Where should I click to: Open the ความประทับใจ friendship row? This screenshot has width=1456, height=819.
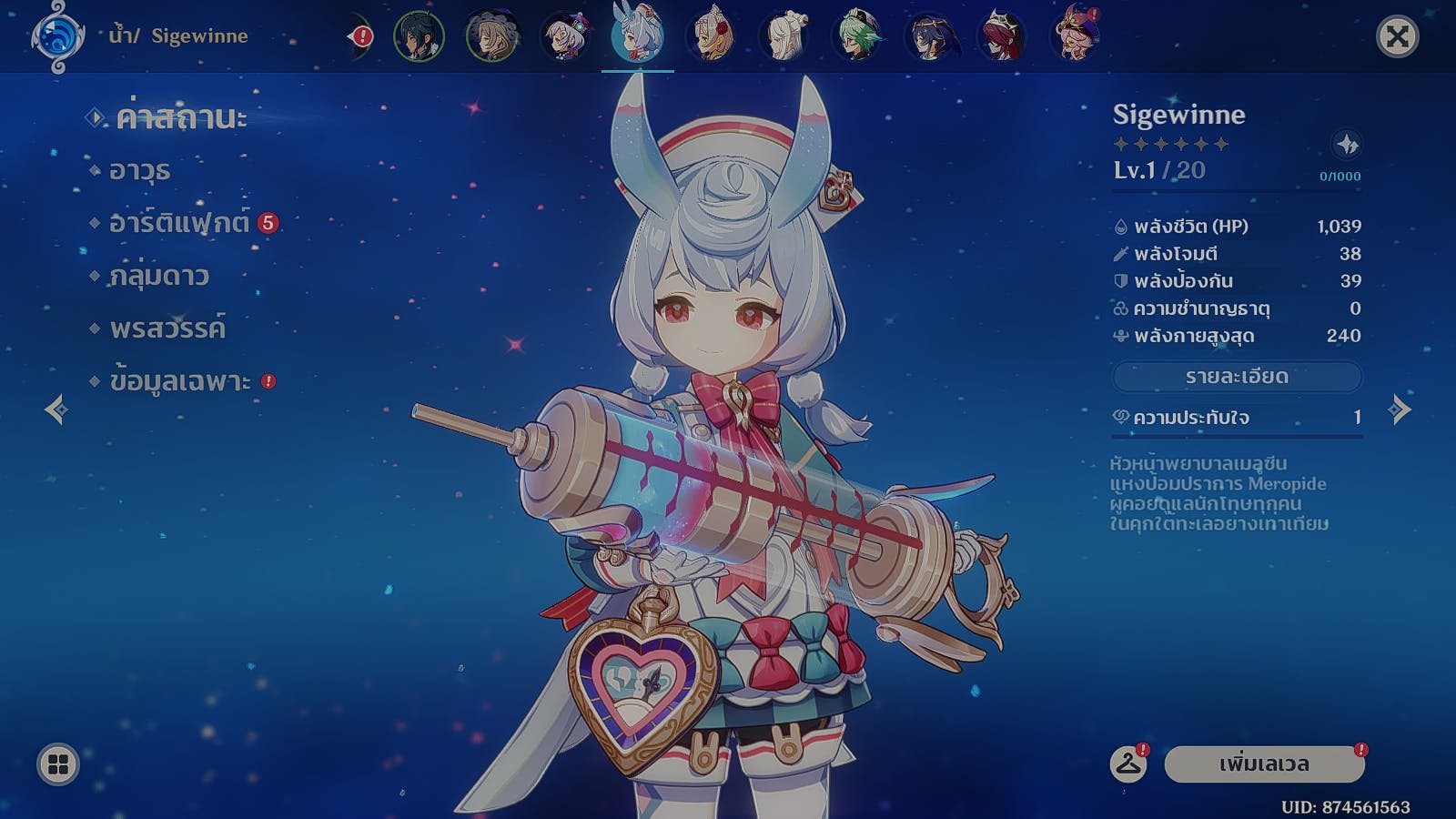click(x=1237, y=418)
